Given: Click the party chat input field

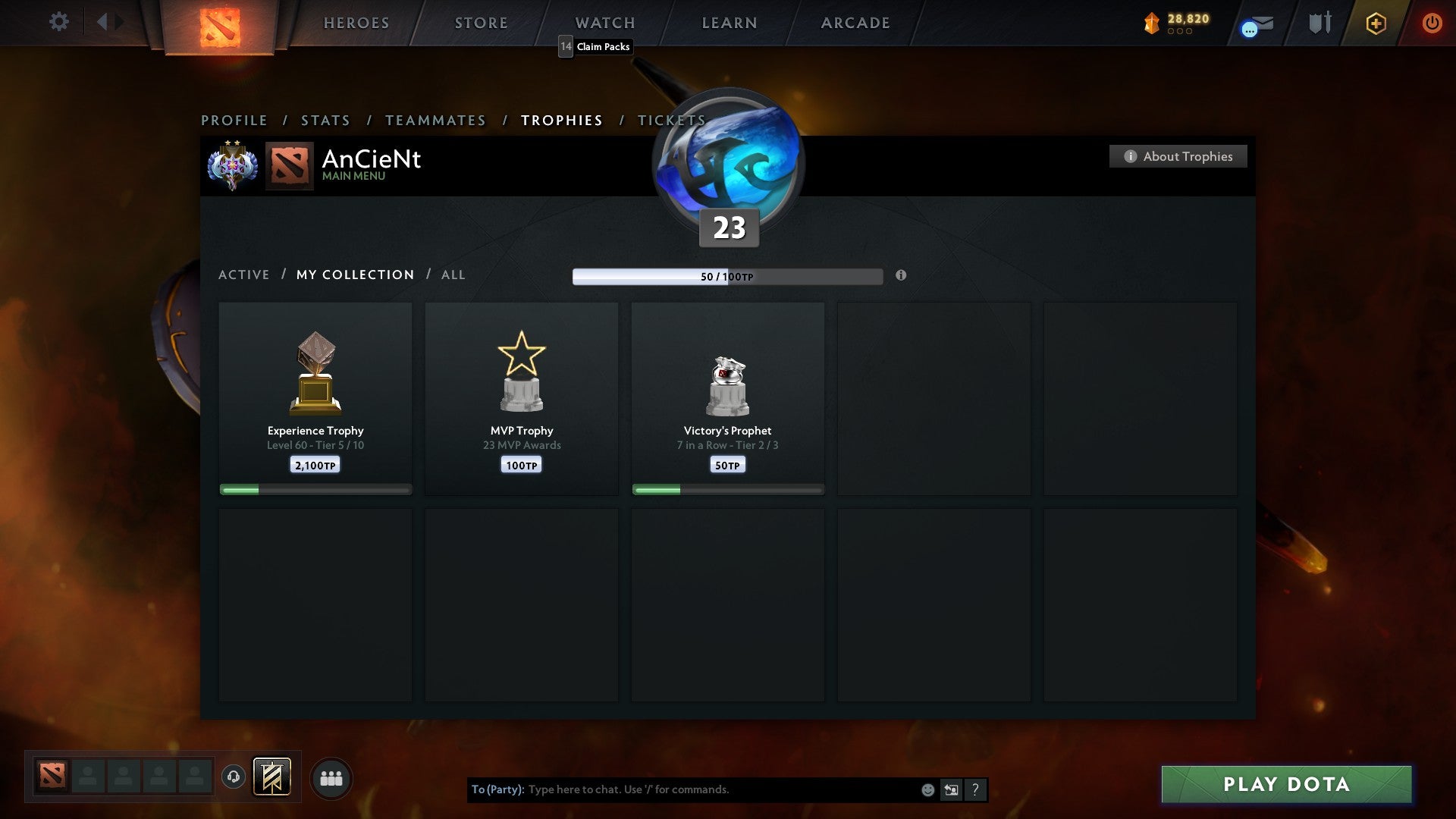Looking at the screenshot, I should pyautogui.click(x=720, y=789).
